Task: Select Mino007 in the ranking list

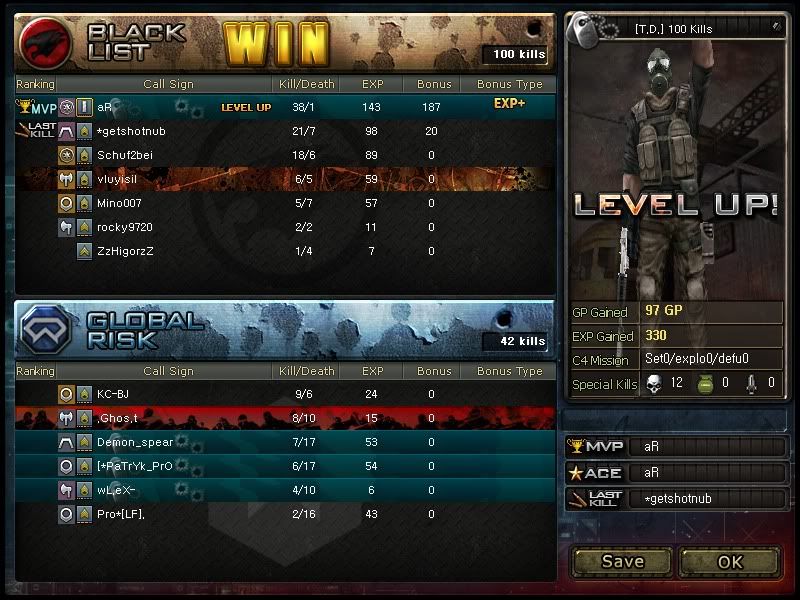Action: pos(120,203)
